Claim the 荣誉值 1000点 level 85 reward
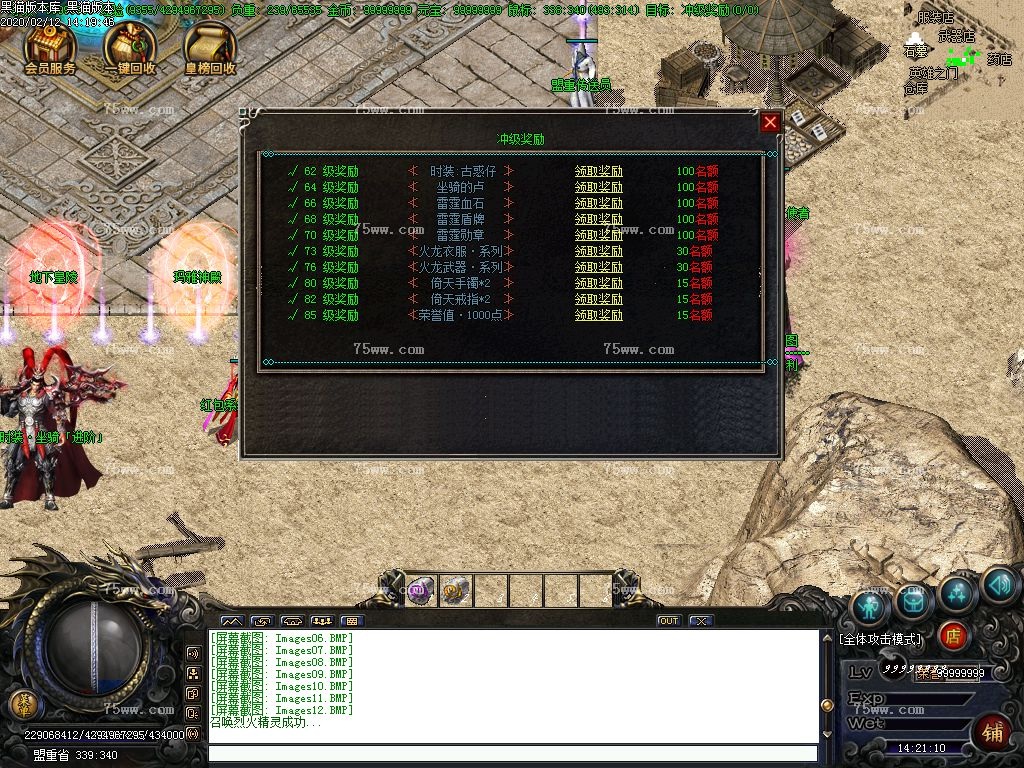 [598, 315]
